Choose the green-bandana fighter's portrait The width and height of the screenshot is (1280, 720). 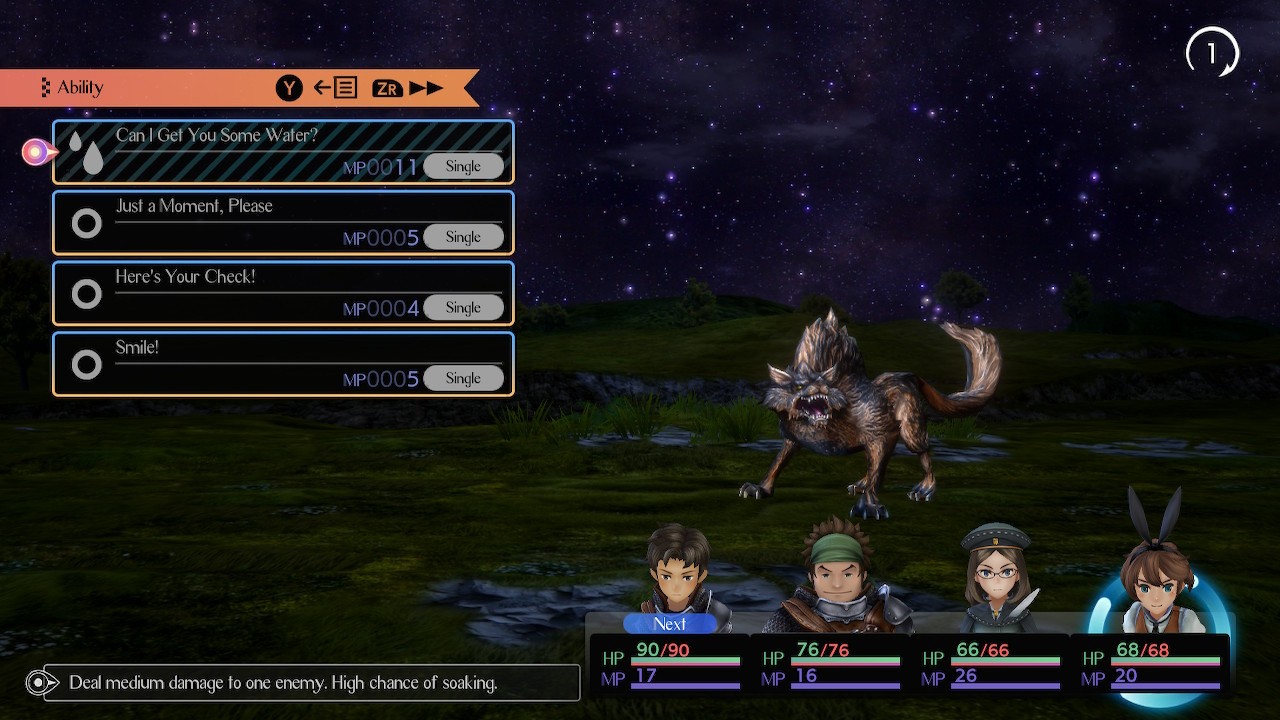tap(838, 577)
